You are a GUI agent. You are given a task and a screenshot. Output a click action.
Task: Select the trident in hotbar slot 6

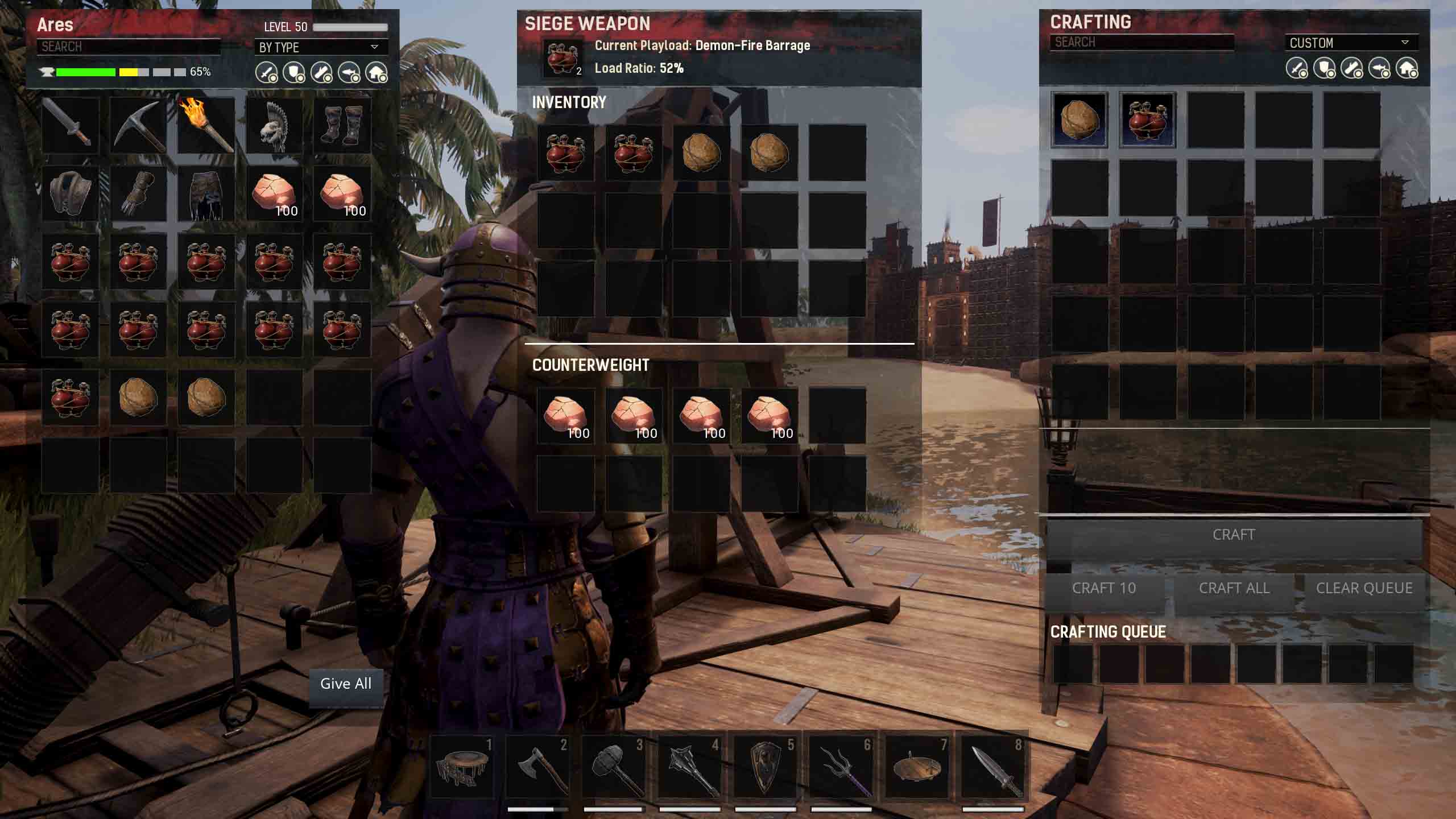pos(841,766)
